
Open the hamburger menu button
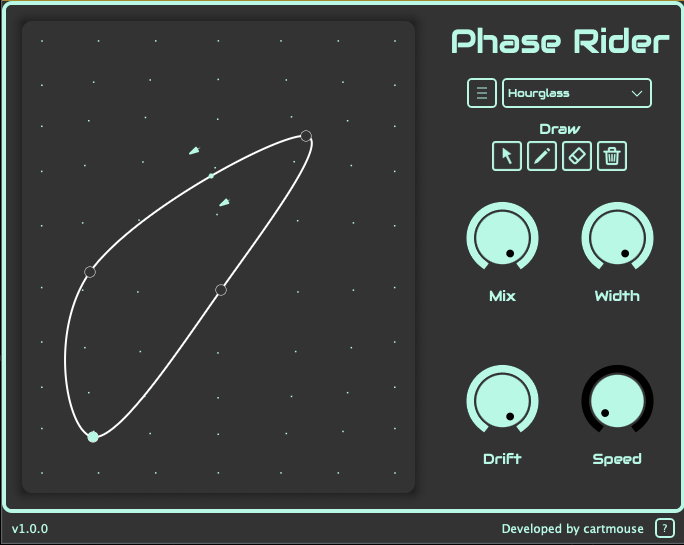[482, 93]
